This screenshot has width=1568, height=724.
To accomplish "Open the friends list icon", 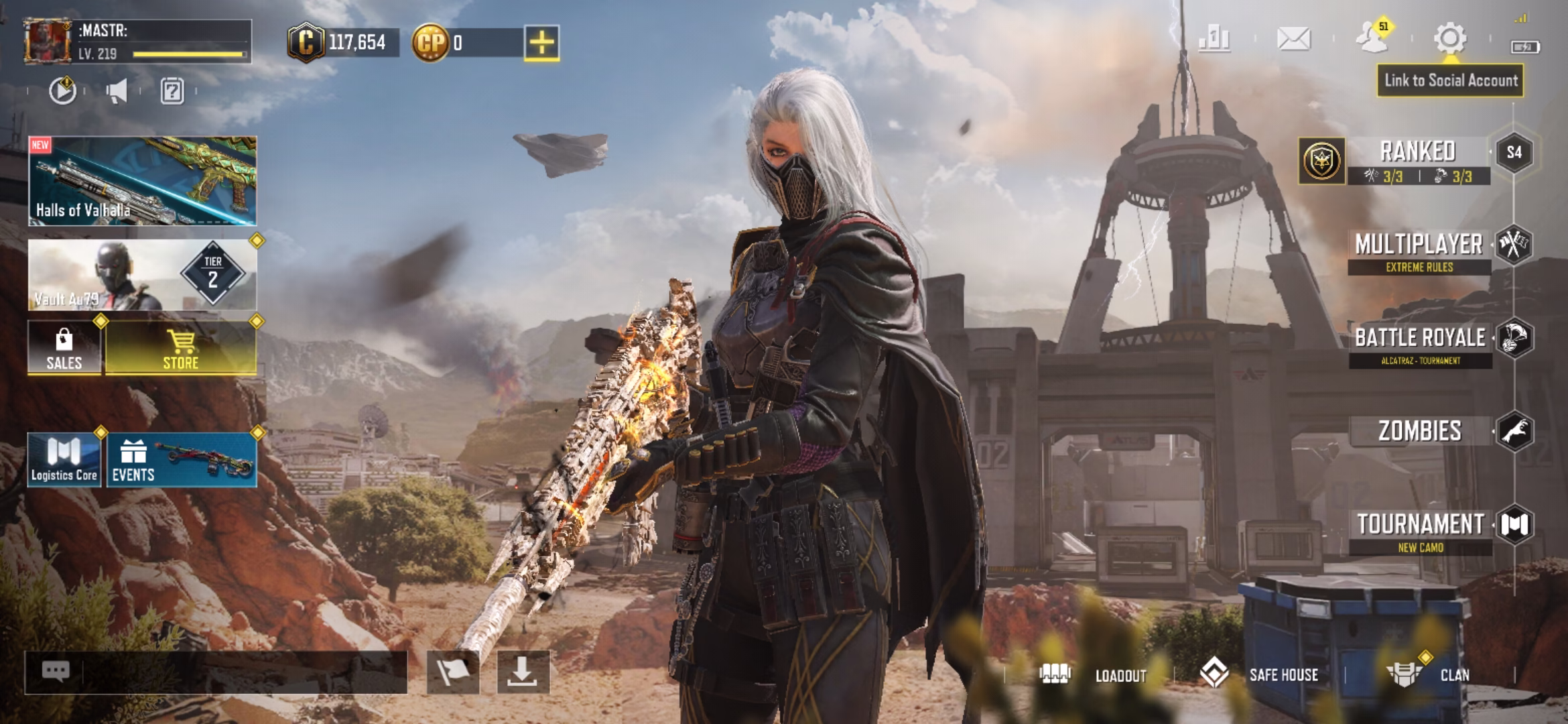I will 1372,38.
